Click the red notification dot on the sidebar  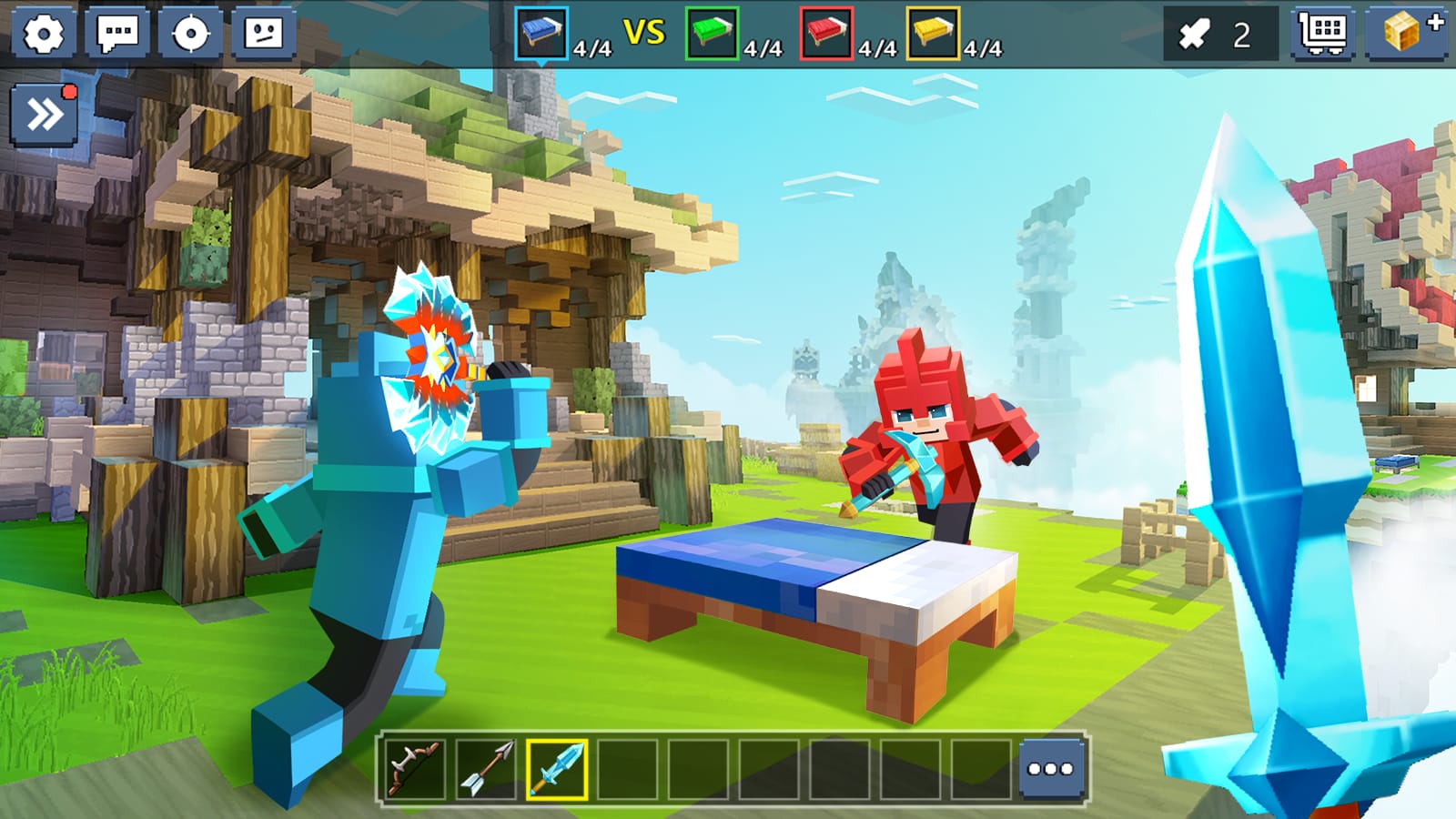(71, 89)
